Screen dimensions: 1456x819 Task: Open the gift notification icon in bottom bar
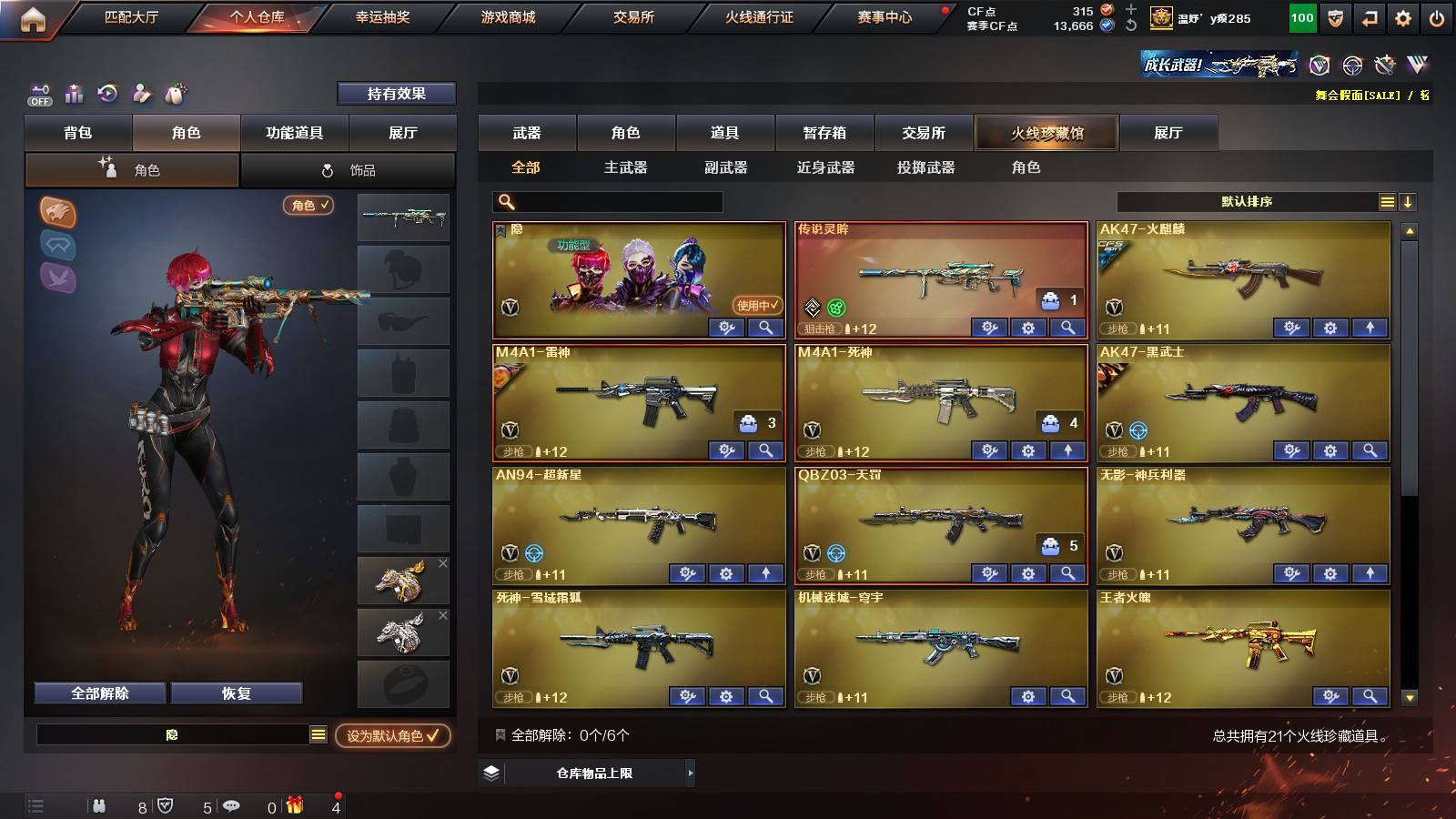(x=293, y=804)
